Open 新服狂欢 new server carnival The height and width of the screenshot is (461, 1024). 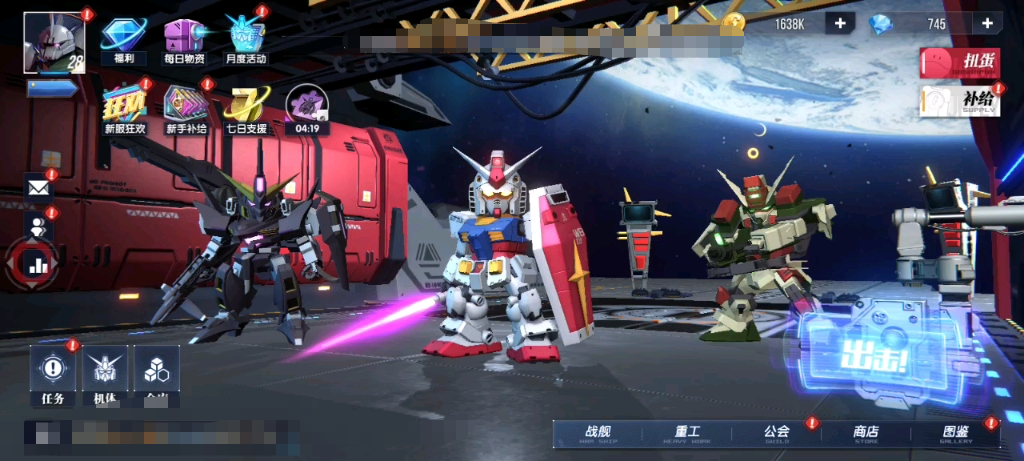tap(125, 108)
